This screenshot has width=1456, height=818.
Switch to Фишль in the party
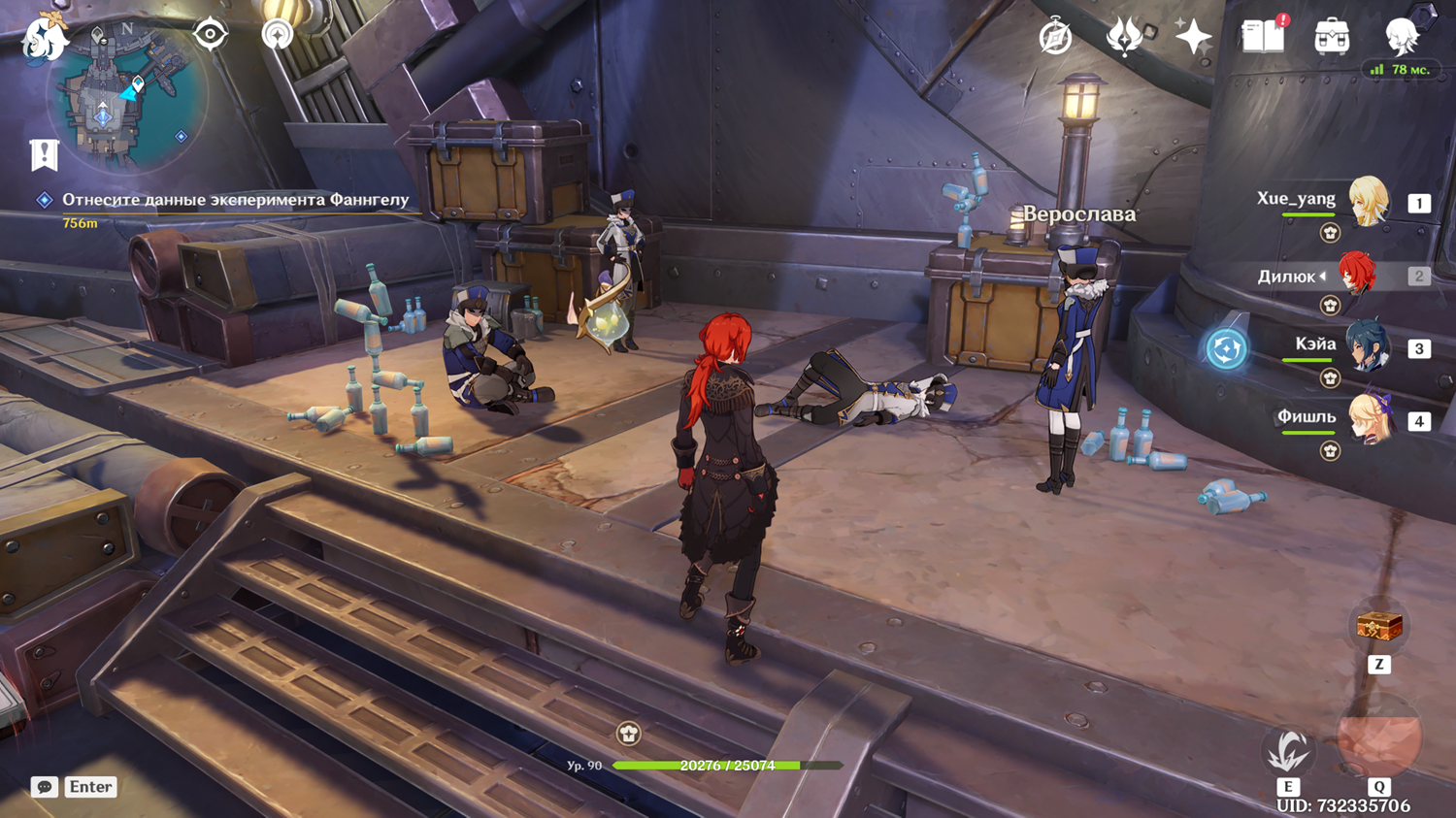click(x=1368, y=420)
